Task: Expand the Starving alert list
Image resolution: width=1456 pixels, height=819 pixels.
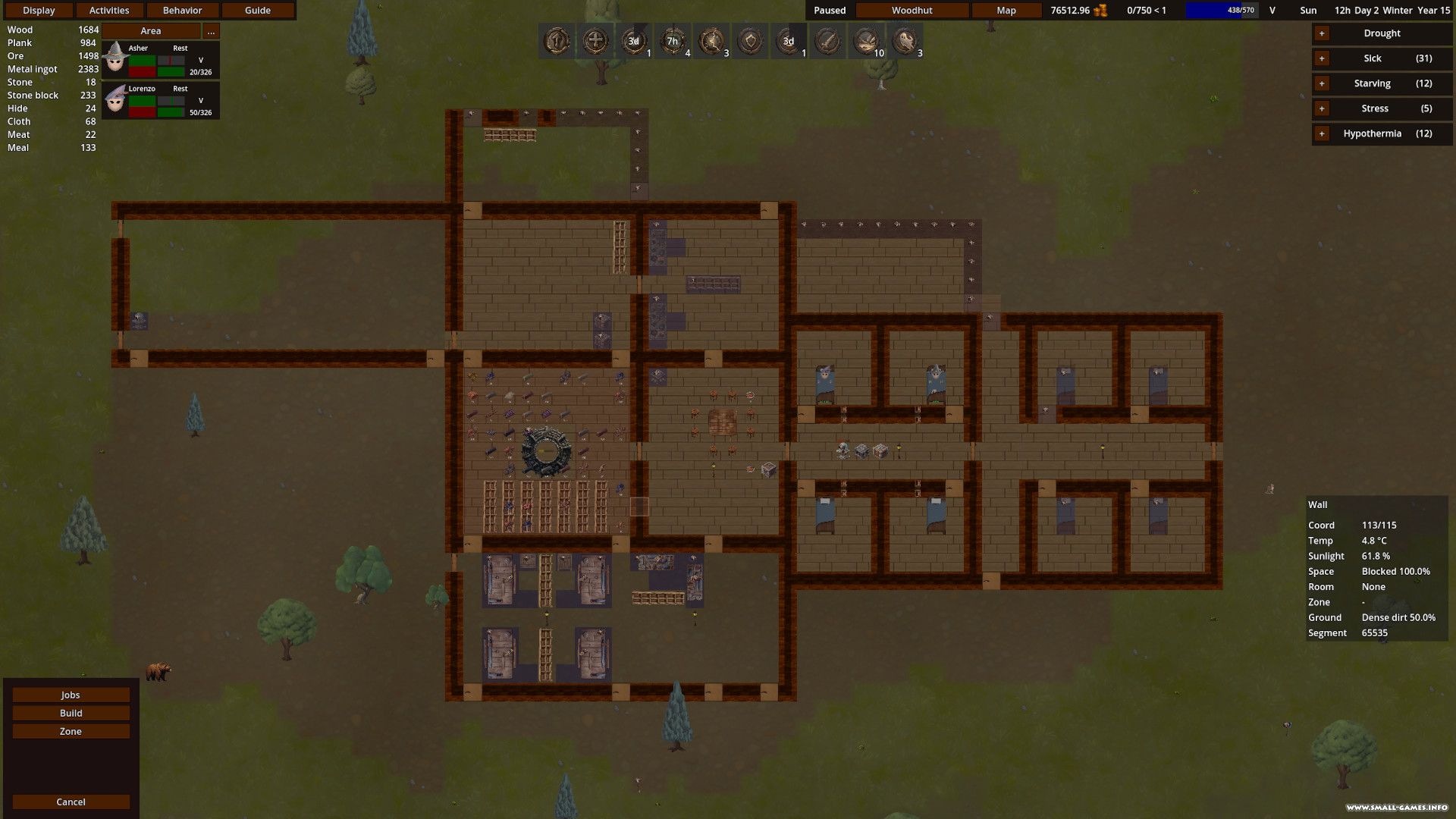Action: click(x=1322, y=83)
